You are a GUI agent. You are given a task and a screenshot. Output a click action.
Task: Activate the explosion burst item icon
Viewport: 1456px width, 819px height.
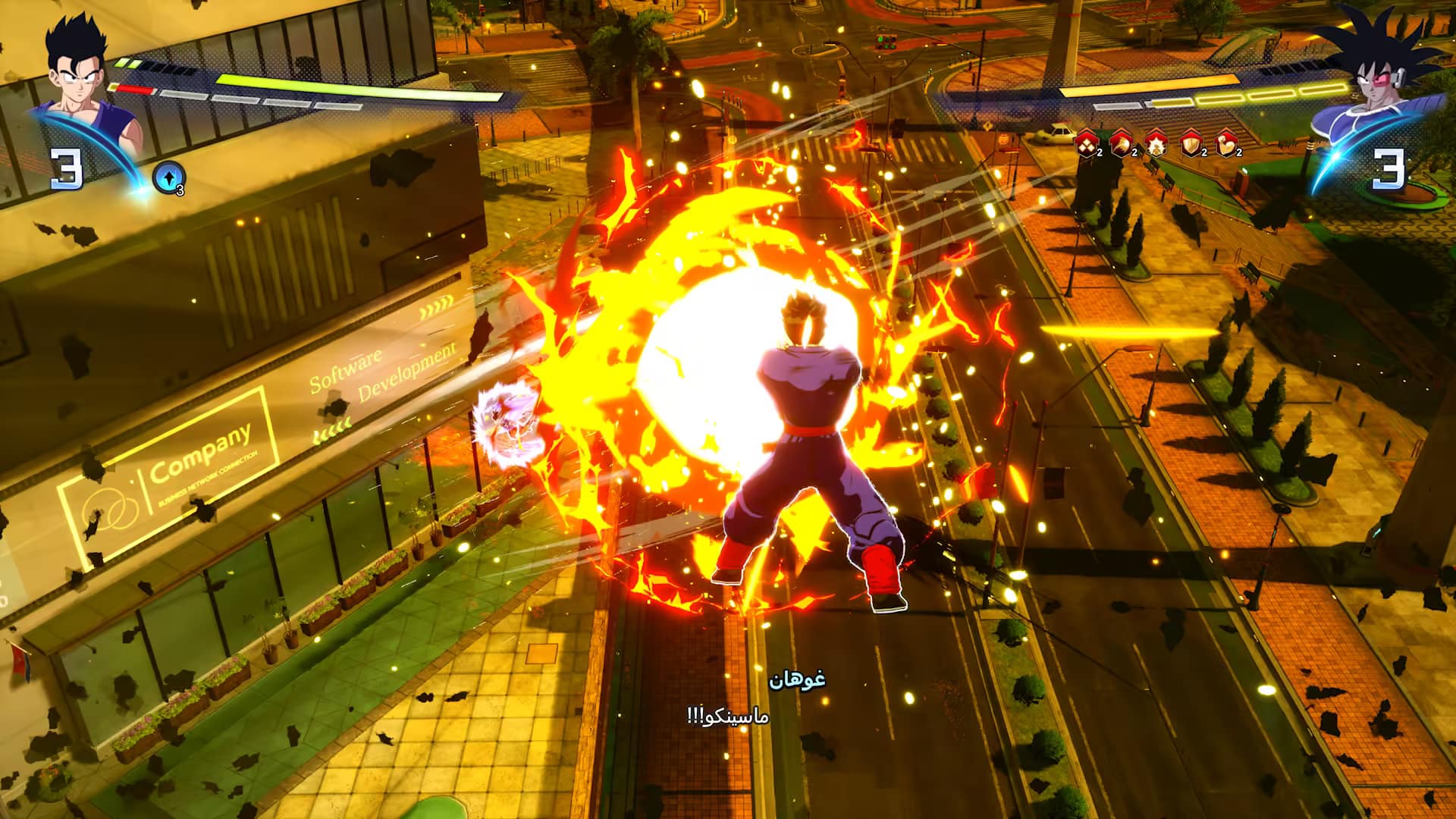[1156, 144]
